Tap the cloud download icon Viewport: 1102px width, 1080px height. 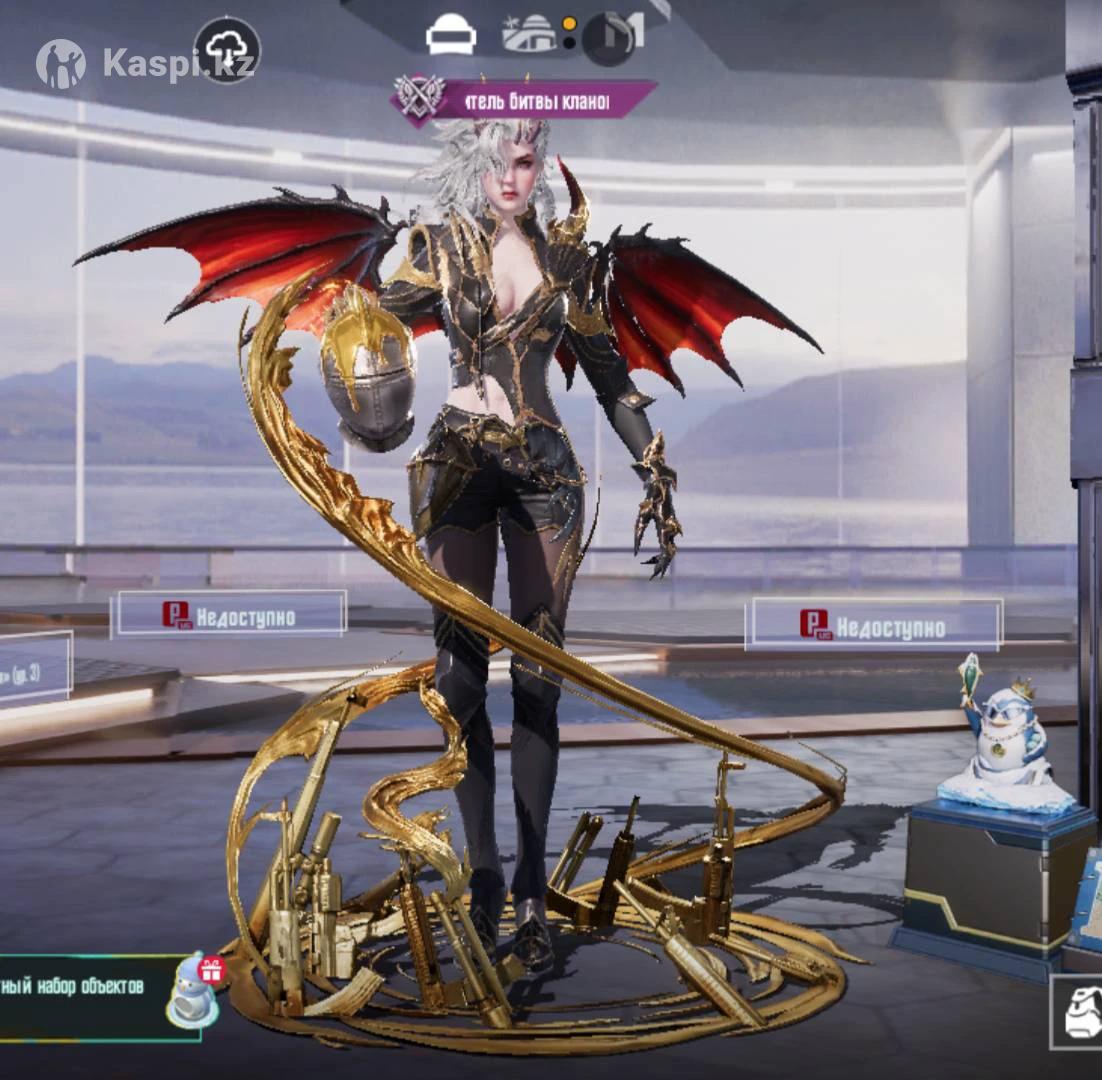(x=227, y=50)
